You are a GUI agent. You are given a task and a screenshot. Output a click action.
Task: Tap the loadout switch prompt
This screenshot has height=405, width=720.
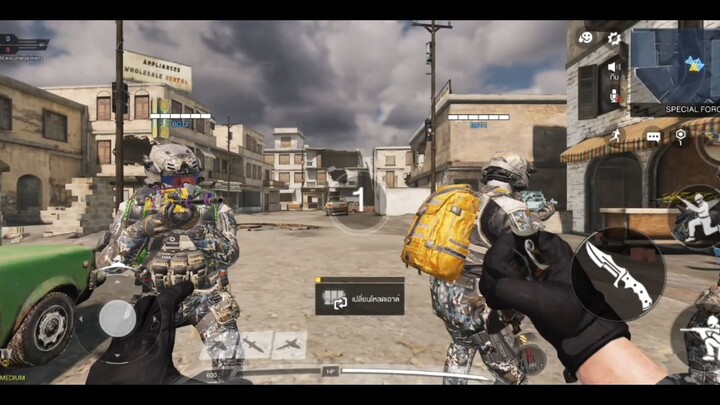pos(360,296)
